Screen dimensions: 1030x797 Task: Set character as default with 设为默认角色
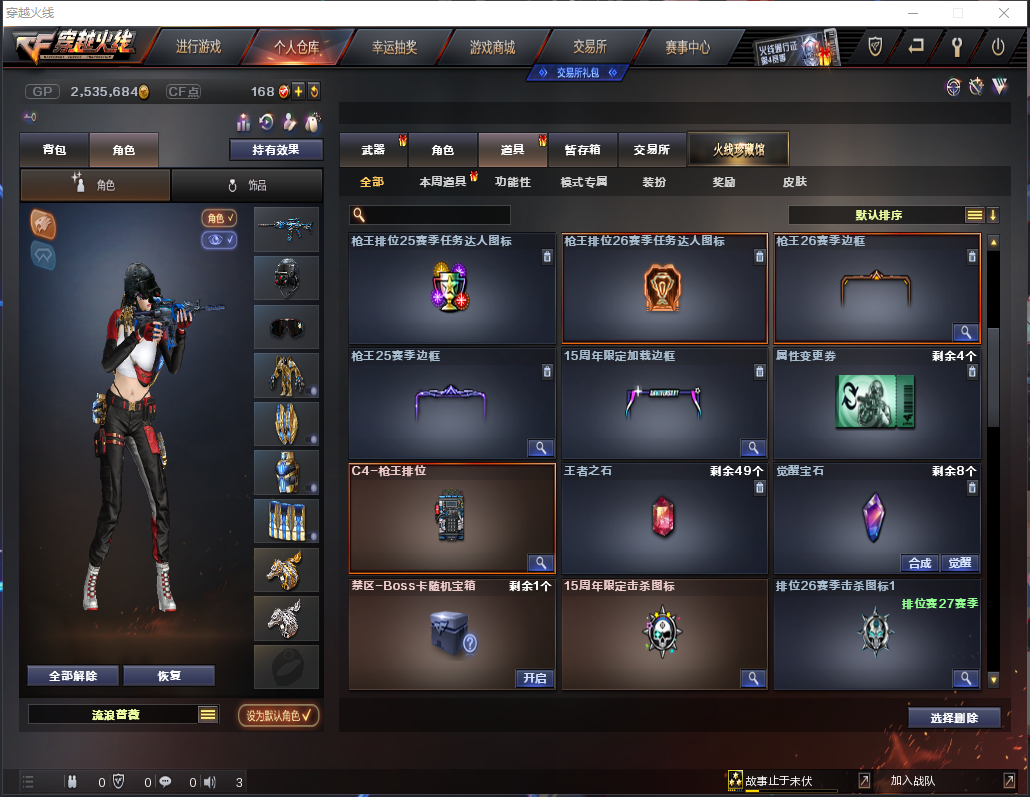[x=278, y=715]
